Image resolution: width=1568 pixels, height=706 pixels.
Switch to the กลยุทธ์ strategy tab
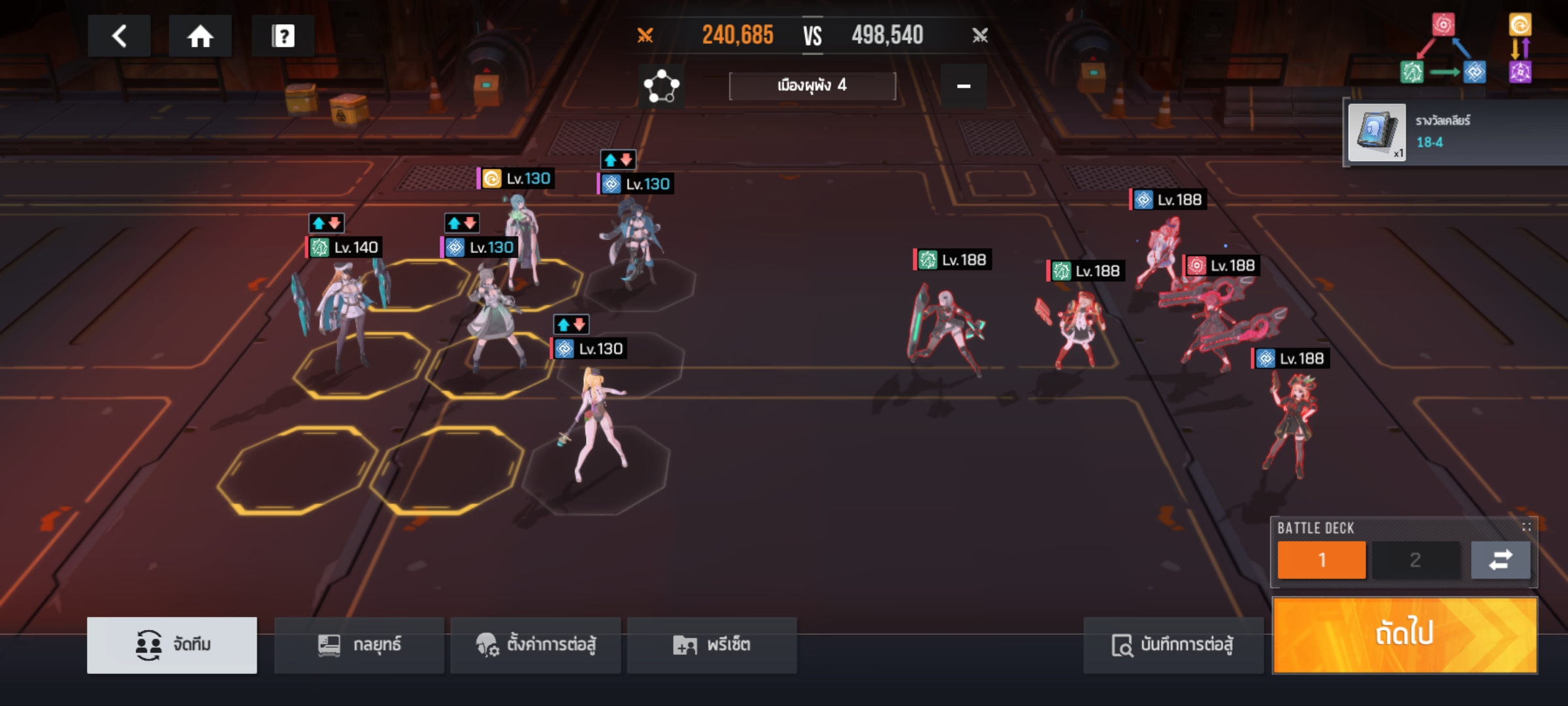(359, 645)
